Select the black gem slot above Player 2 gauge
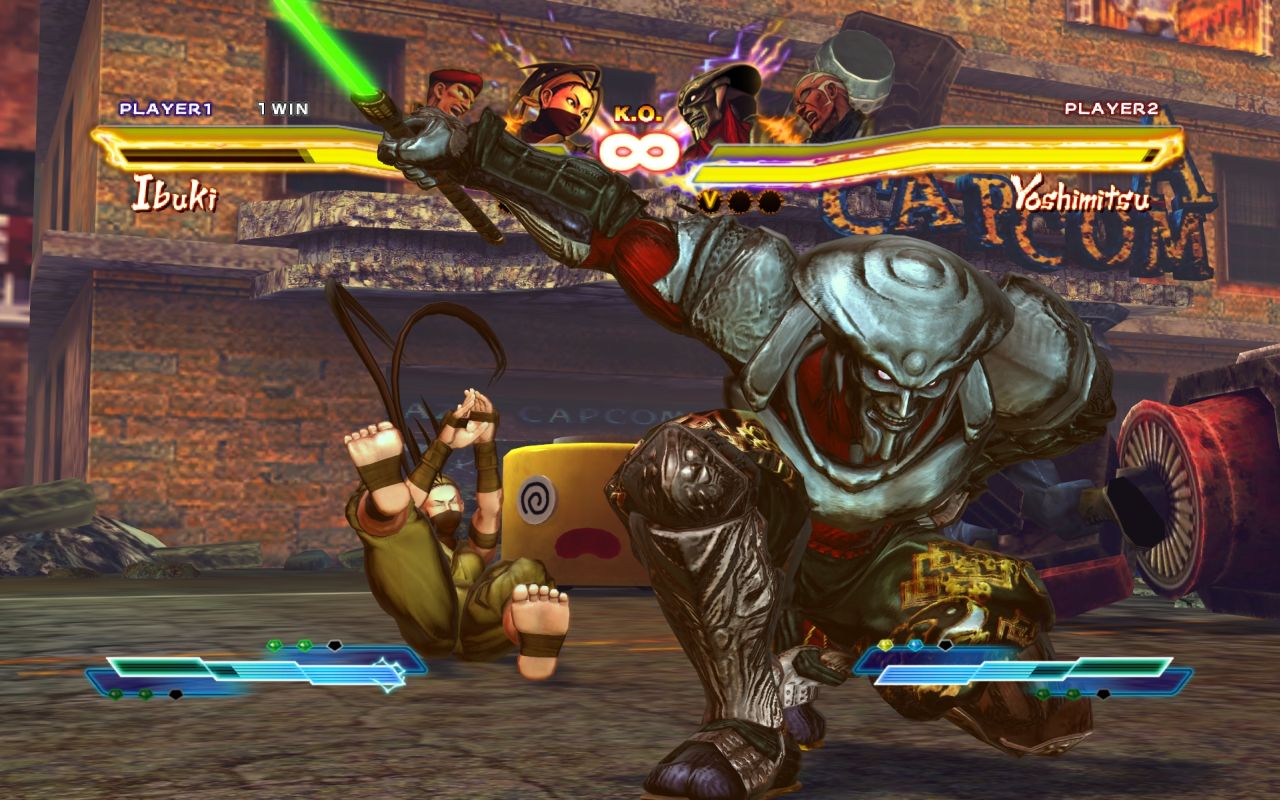The width and height of the screenshot is (1280, 800). 946,645
